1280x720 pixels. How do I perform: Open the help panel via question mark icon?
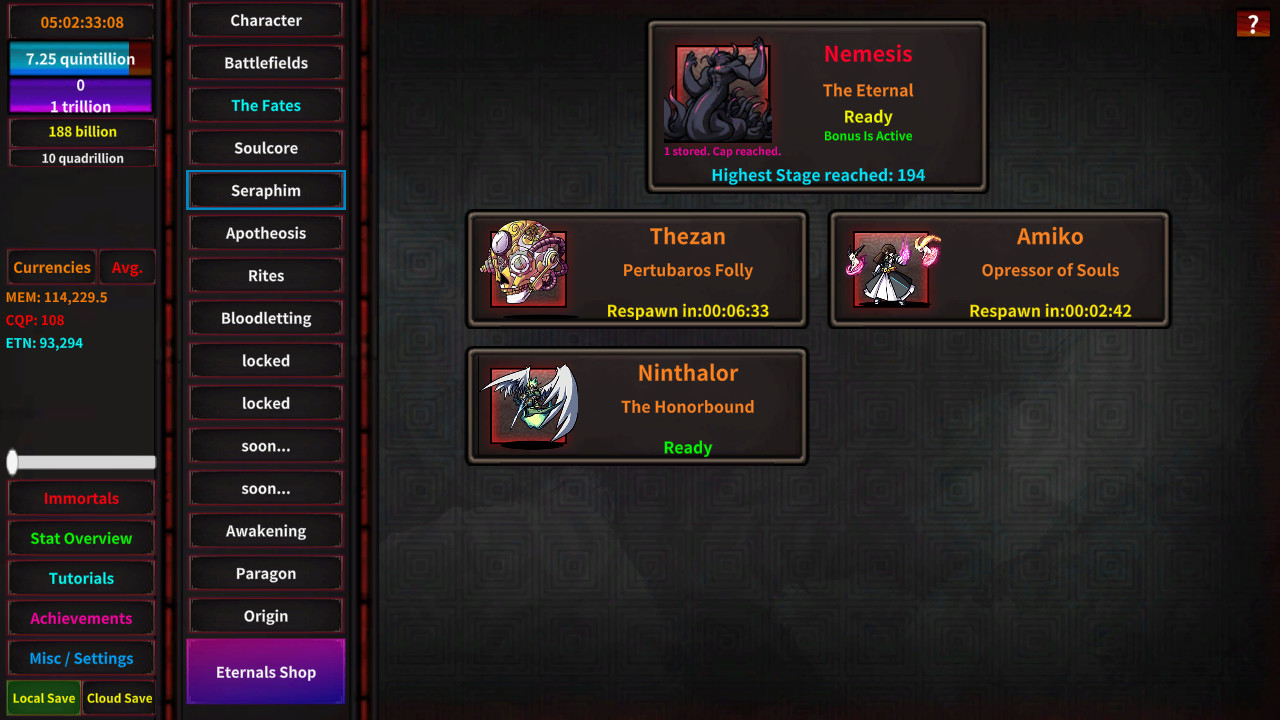coord(1253,23)
